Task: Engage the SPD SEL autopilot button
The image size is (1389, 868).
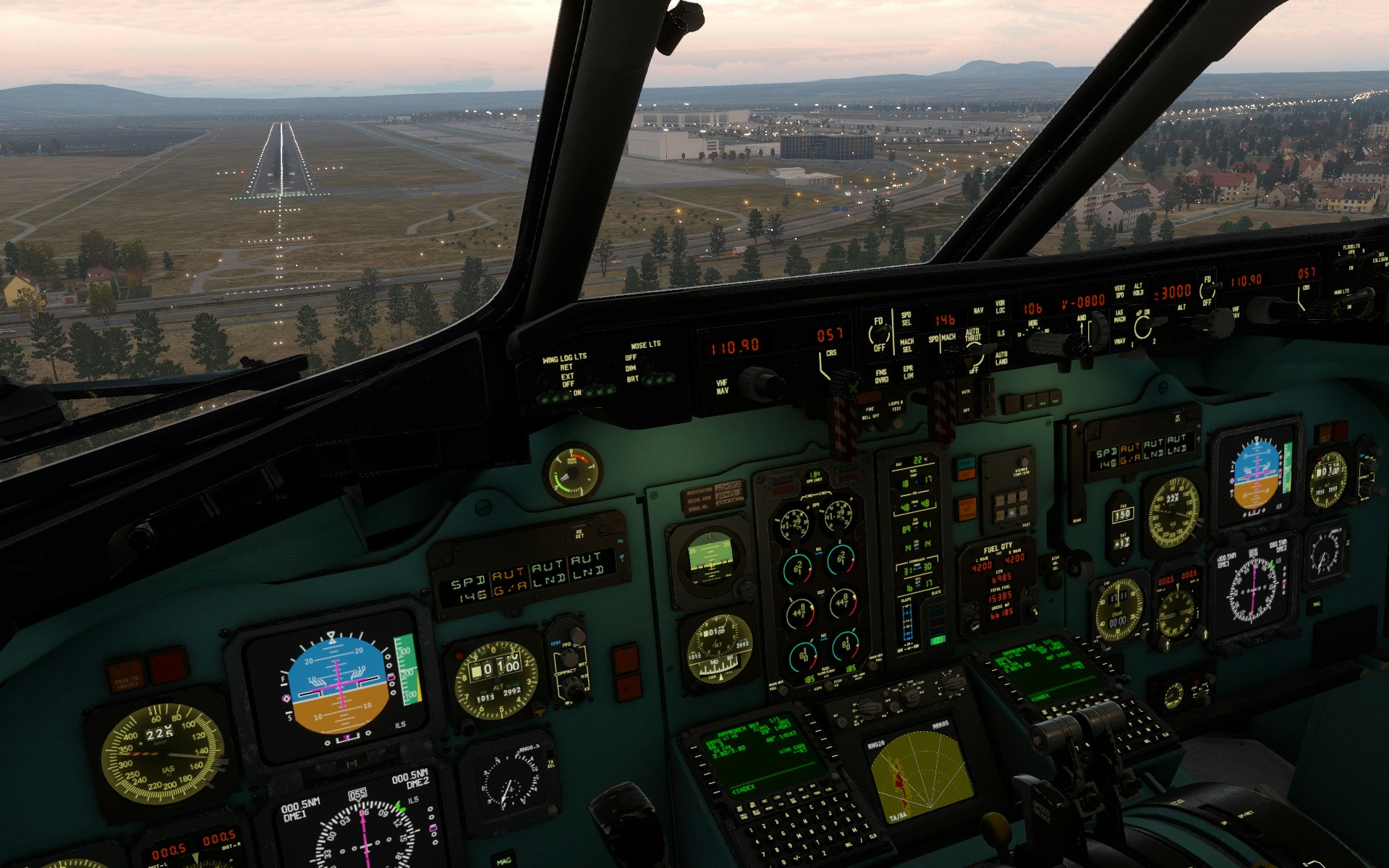Action: coord(906,318)
